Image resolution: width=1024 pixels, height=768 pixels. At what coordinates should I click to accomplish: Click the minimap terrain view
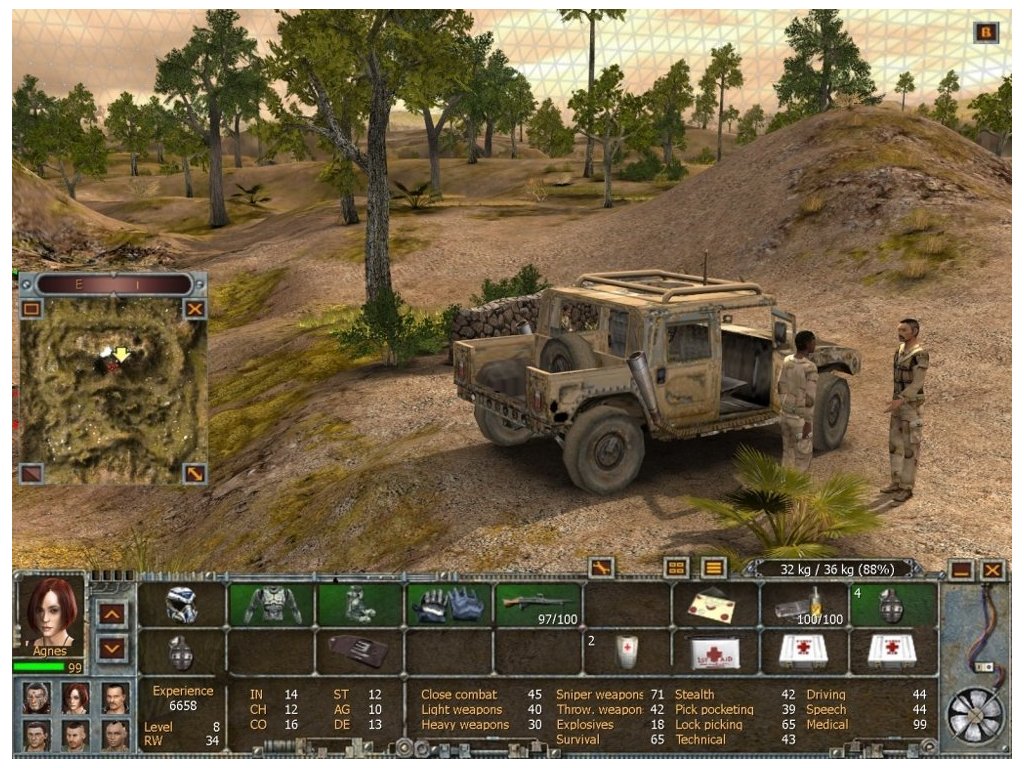coord(113,390)
